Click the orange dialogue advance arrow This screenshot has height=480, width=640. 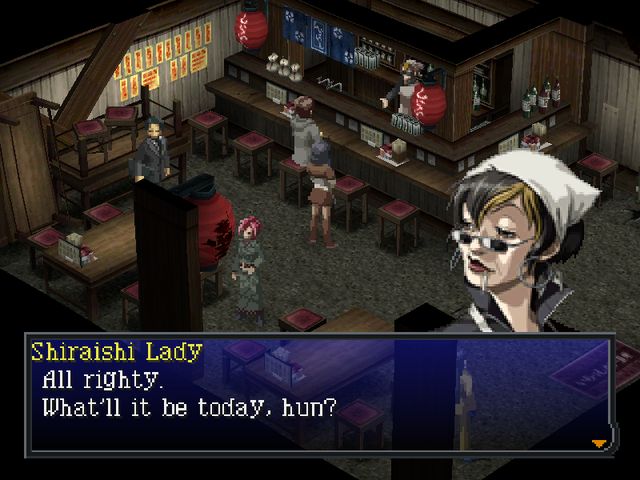(599, 442)
